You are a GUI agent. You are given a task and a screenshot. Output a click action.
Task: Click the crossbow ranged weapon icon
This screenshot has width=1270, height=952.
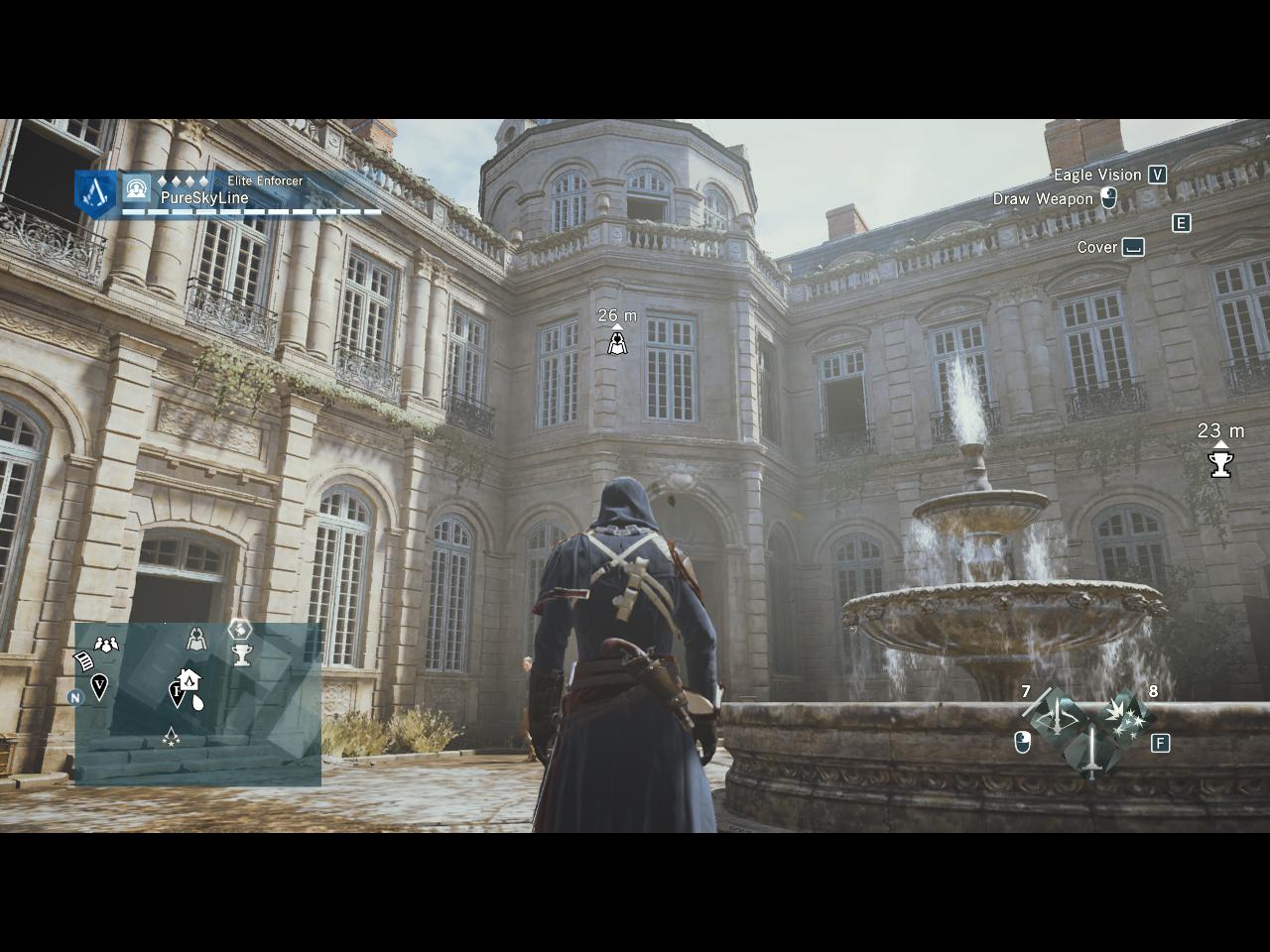point(1059,716)
